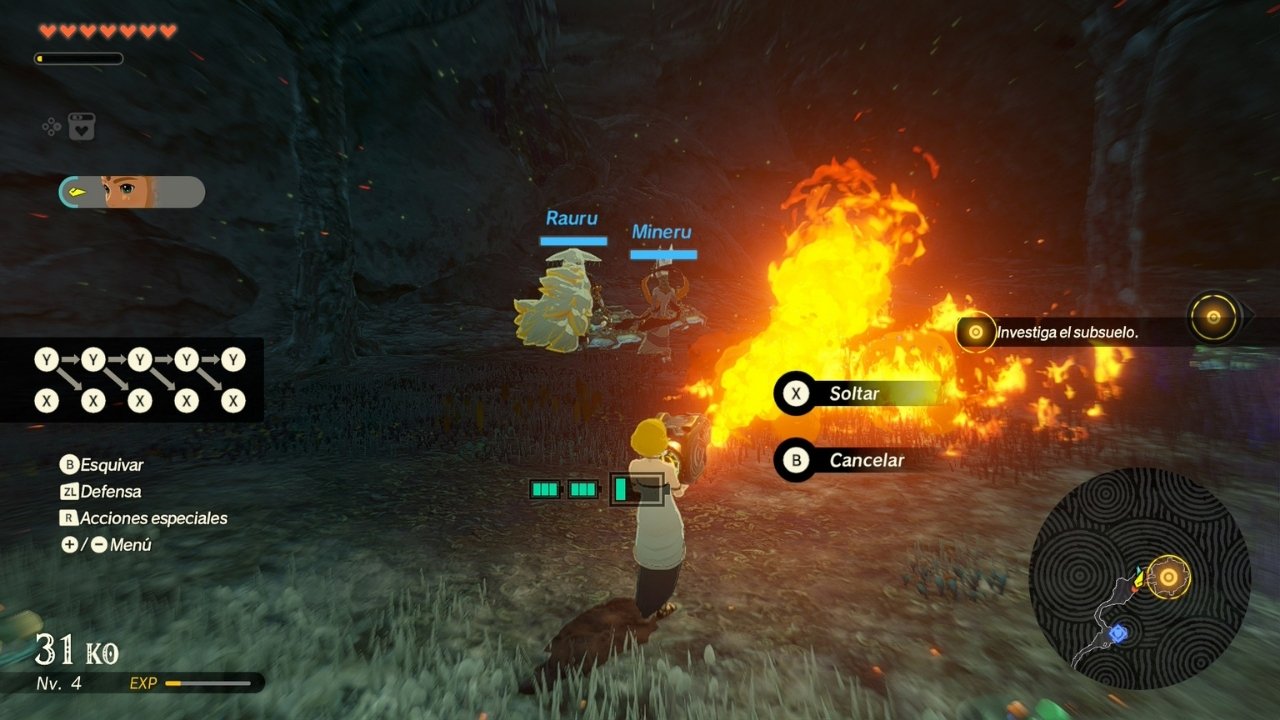
Task: Select the blue waypoint marker on the minimap
Action: coord(1118,633)
